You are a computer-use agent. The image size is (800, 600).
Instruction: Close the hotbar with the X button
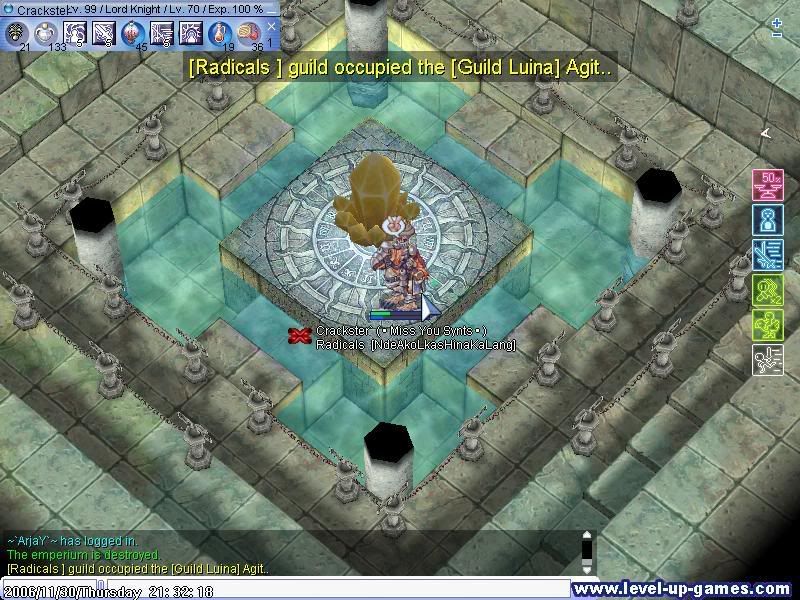tap(271, 27)
